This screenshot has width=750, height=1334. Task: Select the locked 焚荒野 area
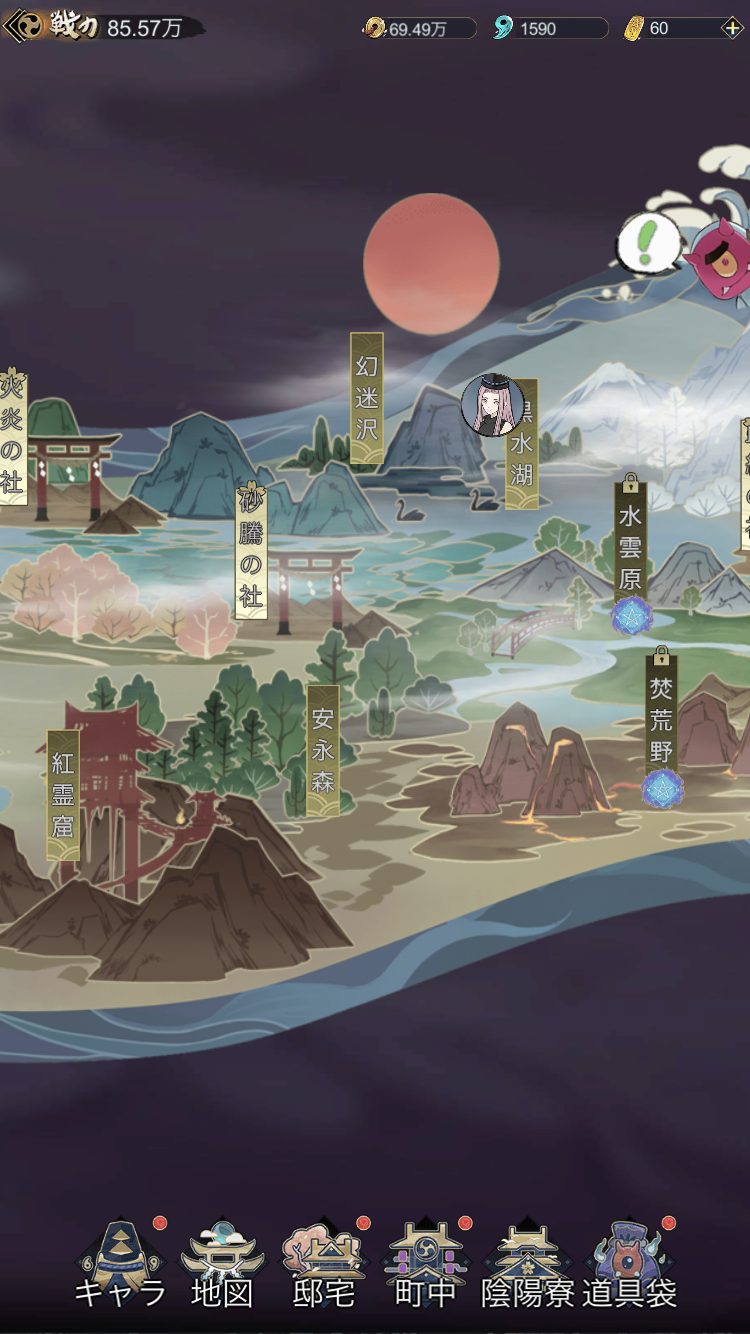[661, 718]
